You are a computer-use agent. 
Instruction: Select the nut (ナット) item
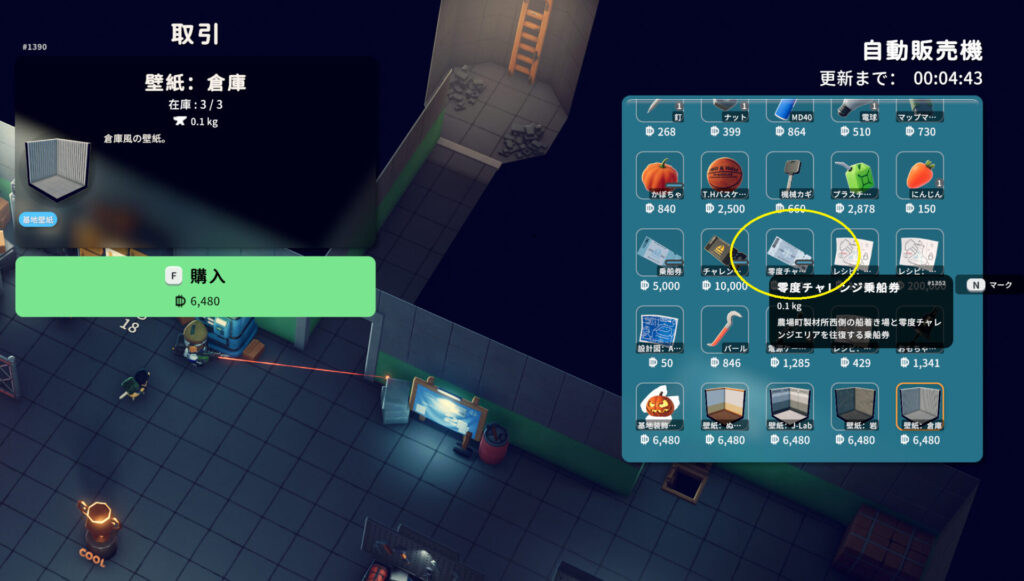(725, 110)
